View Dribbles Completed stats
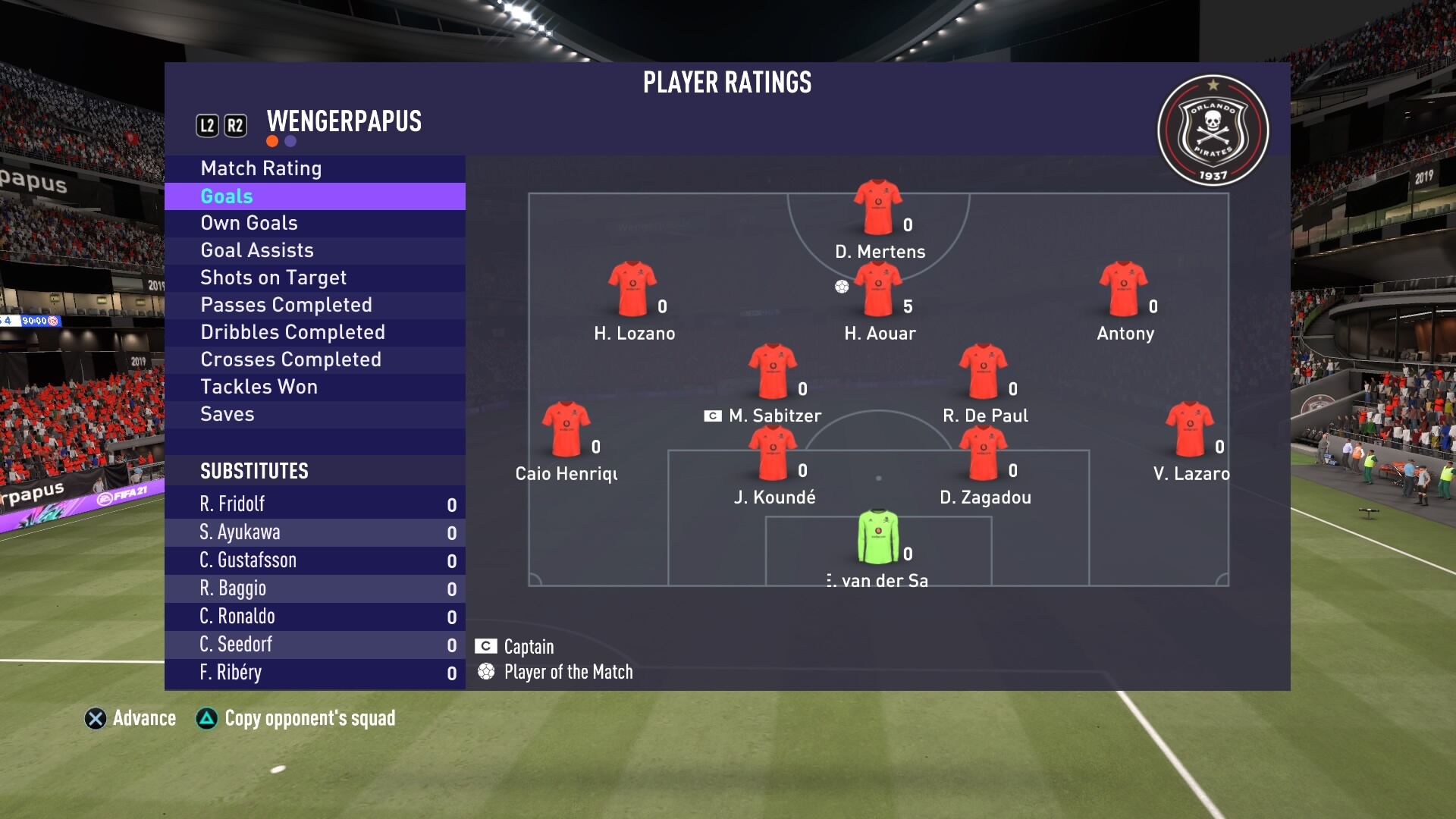 click(293, 332)
